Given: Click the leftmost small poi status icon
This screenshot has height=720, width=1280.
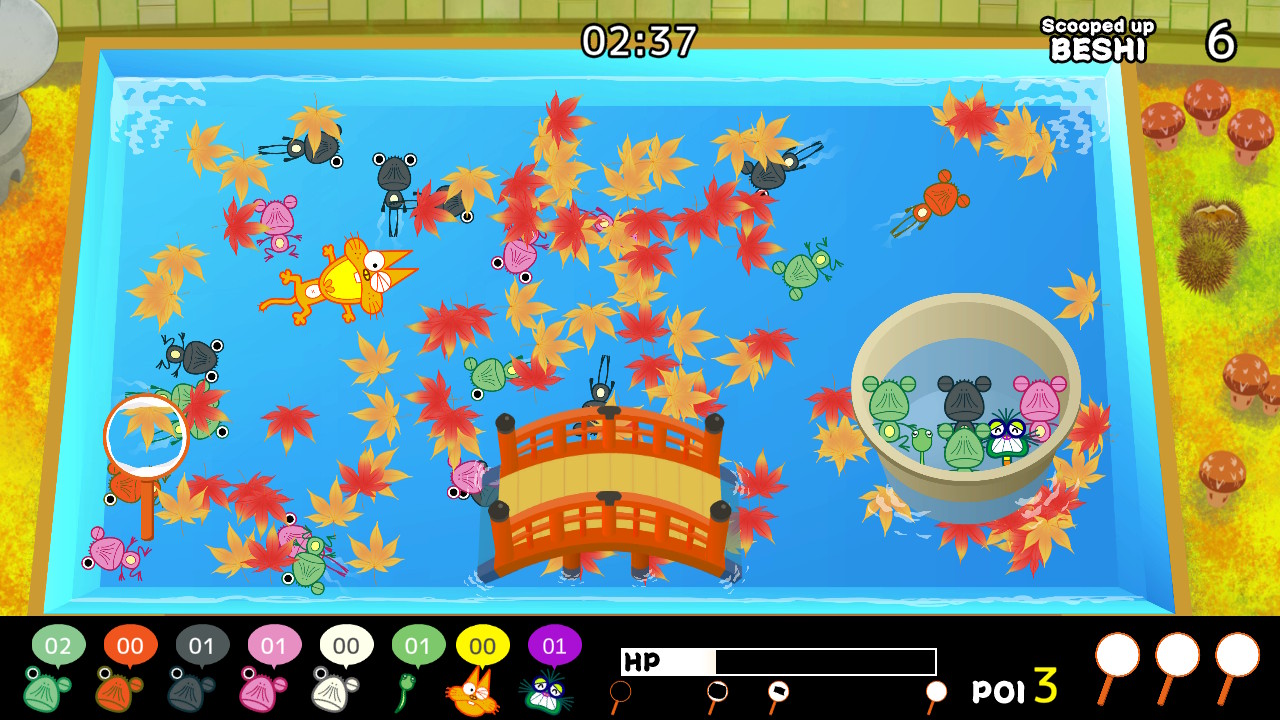Looking at the screenshot, I should tap(622, 690).
